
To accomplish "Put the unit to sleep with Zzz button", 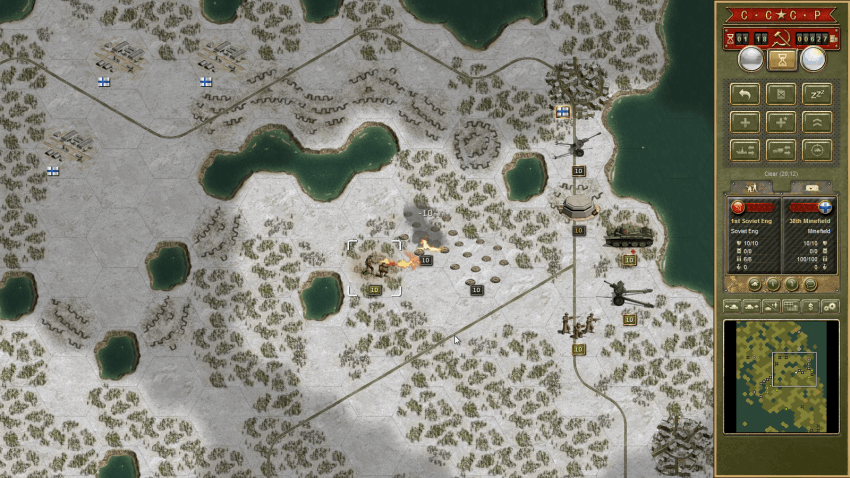I will [816, 94].
